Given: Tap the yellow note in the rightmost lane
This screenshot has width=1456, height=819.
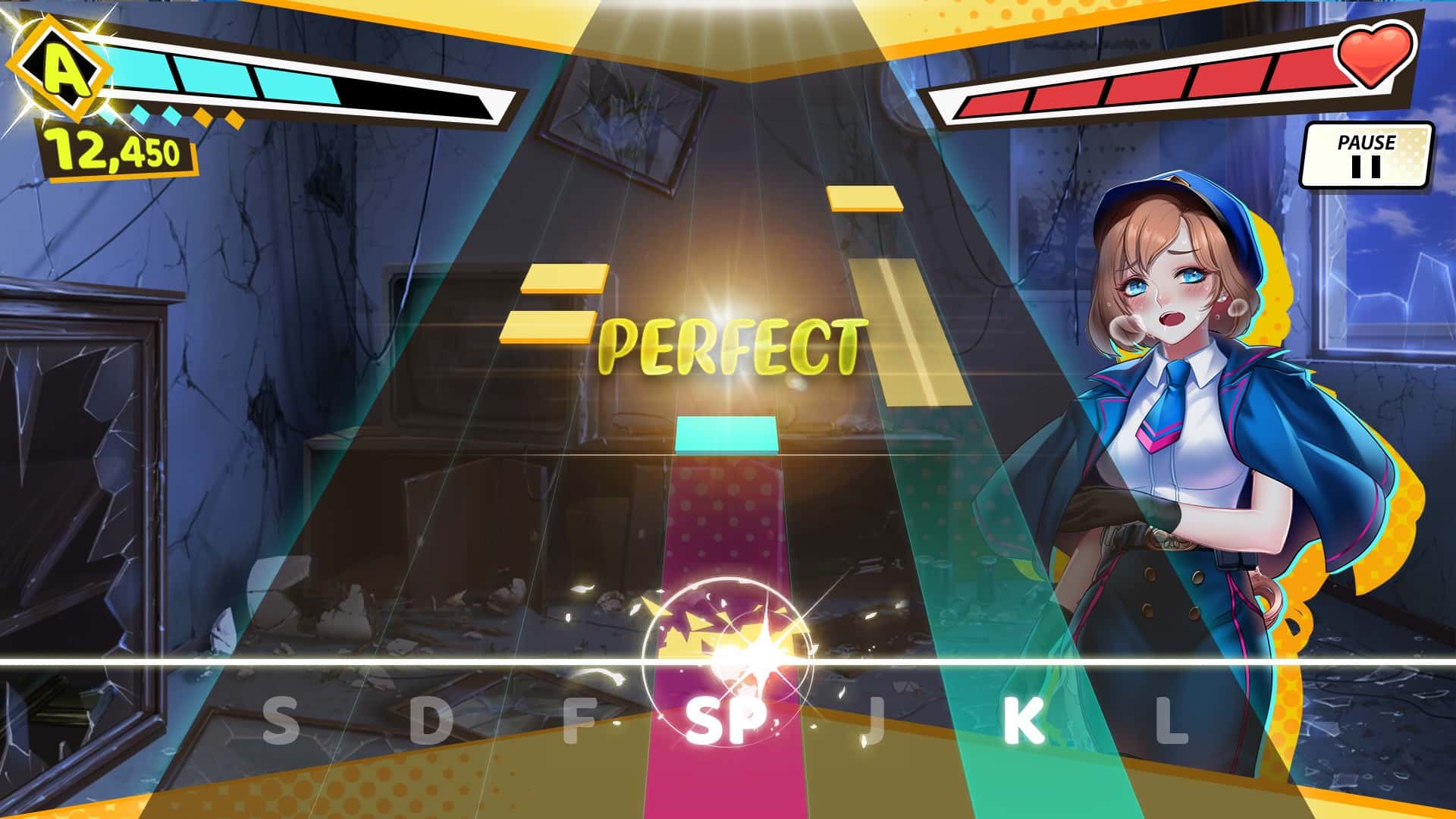Looking at the screenshot, I should (864, 199).
